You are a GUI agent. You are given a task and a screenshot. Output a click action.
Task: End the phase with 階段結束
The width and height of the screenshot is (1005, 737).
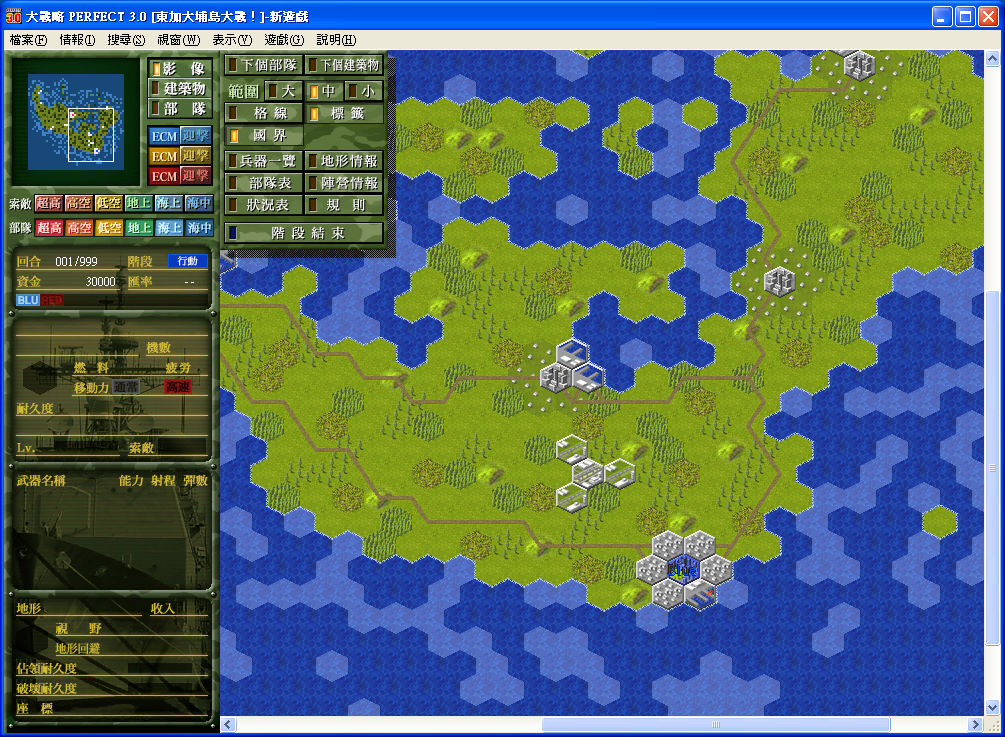303,233
